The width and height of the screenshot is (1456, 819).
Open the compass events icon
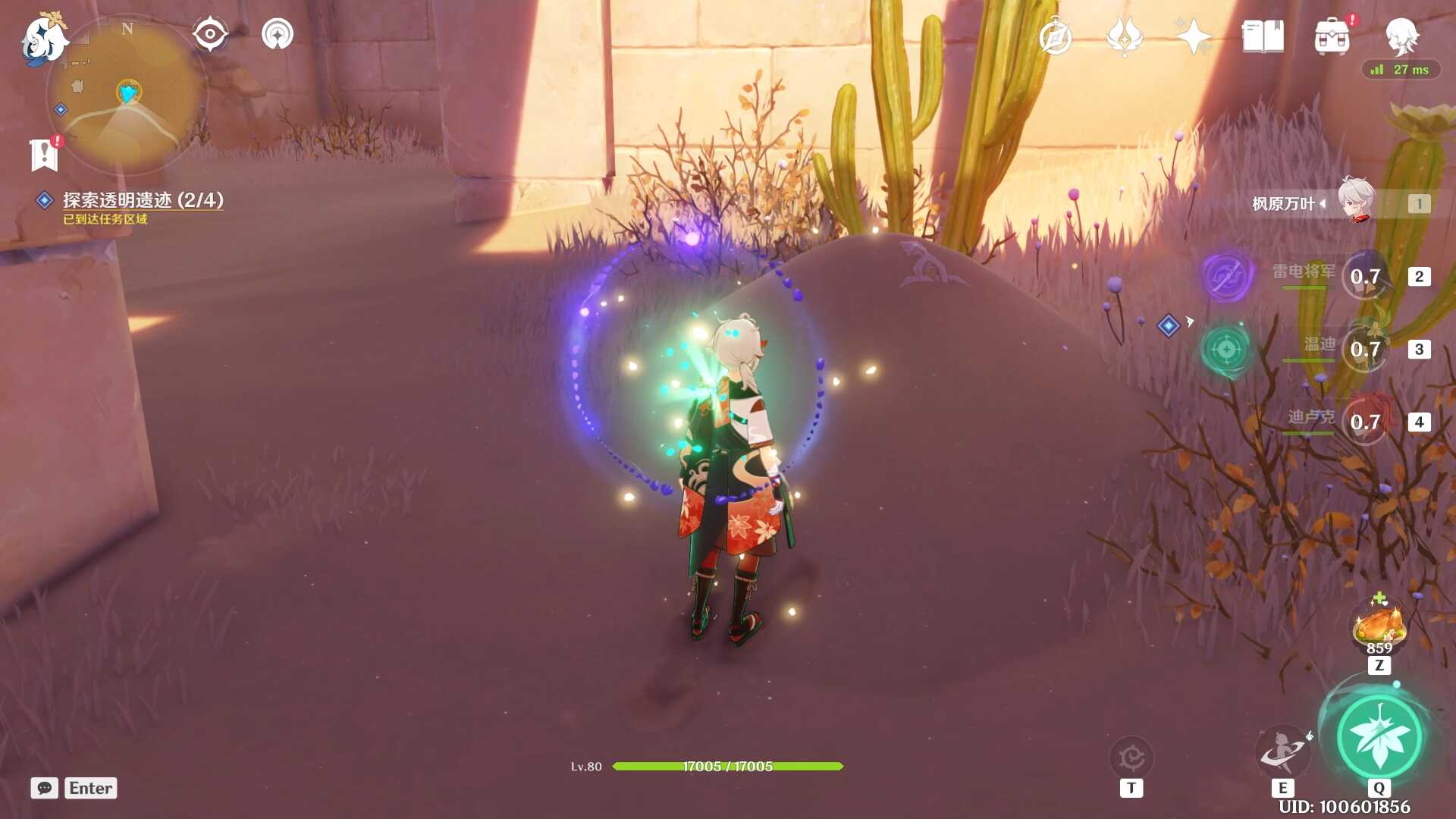1055,36
